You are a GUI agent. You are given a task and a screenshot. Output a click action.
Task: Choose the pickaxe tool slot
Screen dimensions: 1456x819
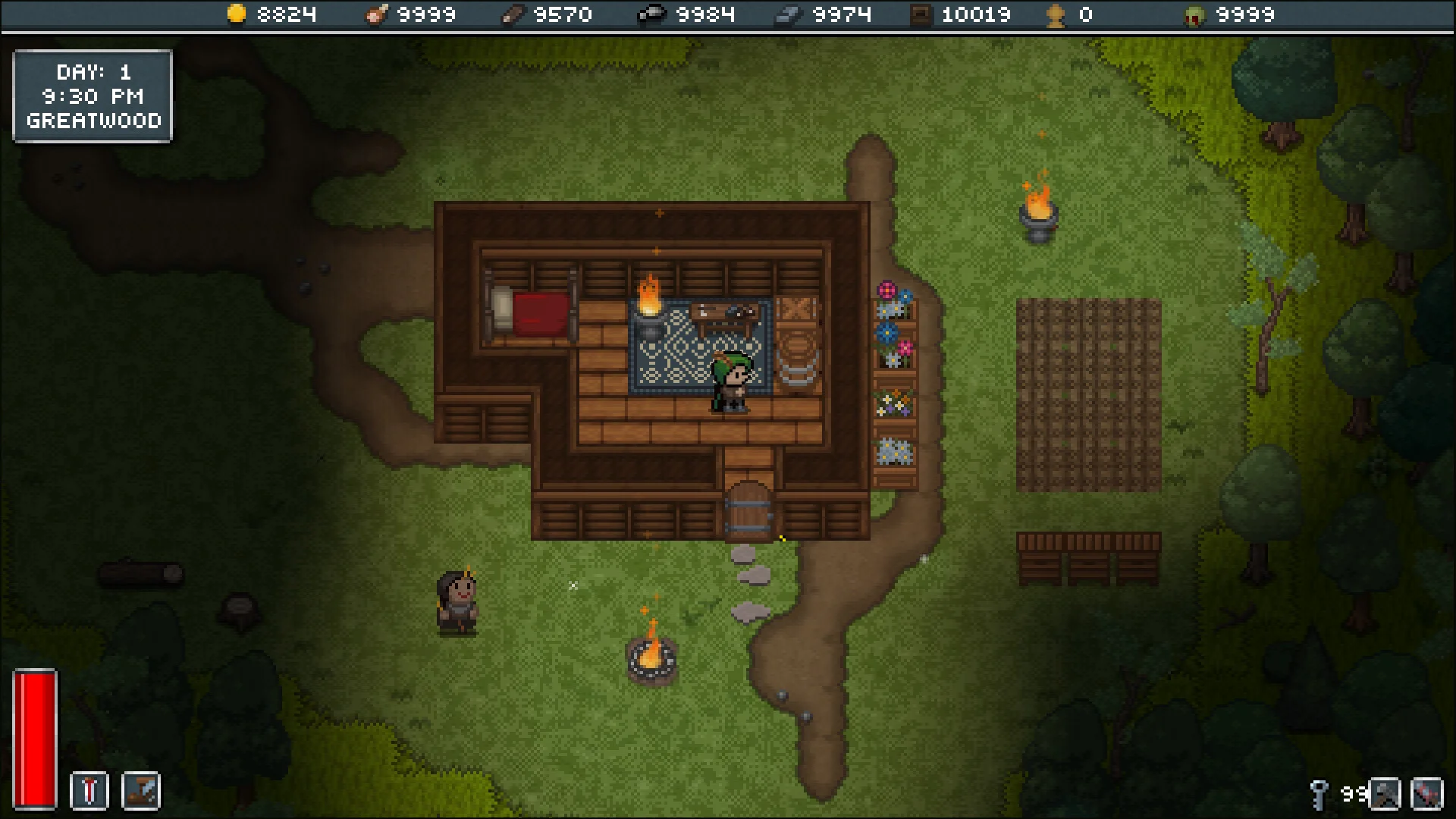pos(1384,794)
